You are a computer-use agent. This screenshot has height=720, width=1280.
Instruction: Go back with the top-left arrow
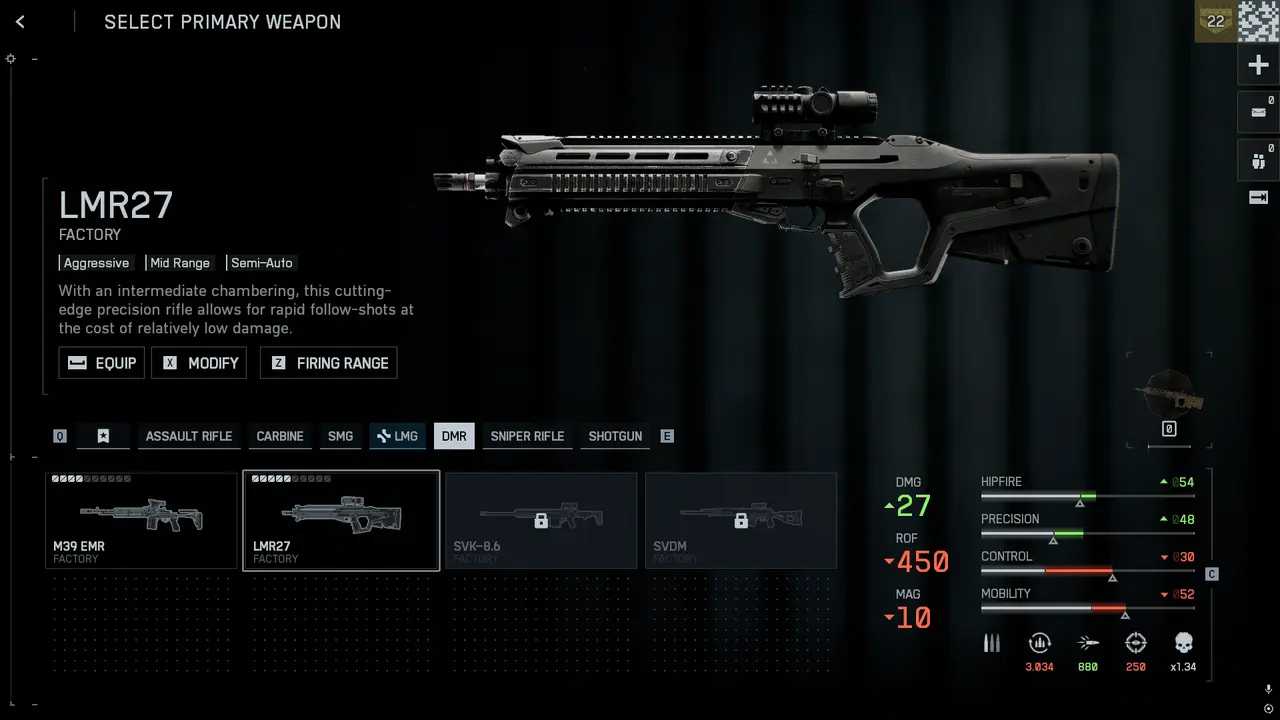coord(20,22)
